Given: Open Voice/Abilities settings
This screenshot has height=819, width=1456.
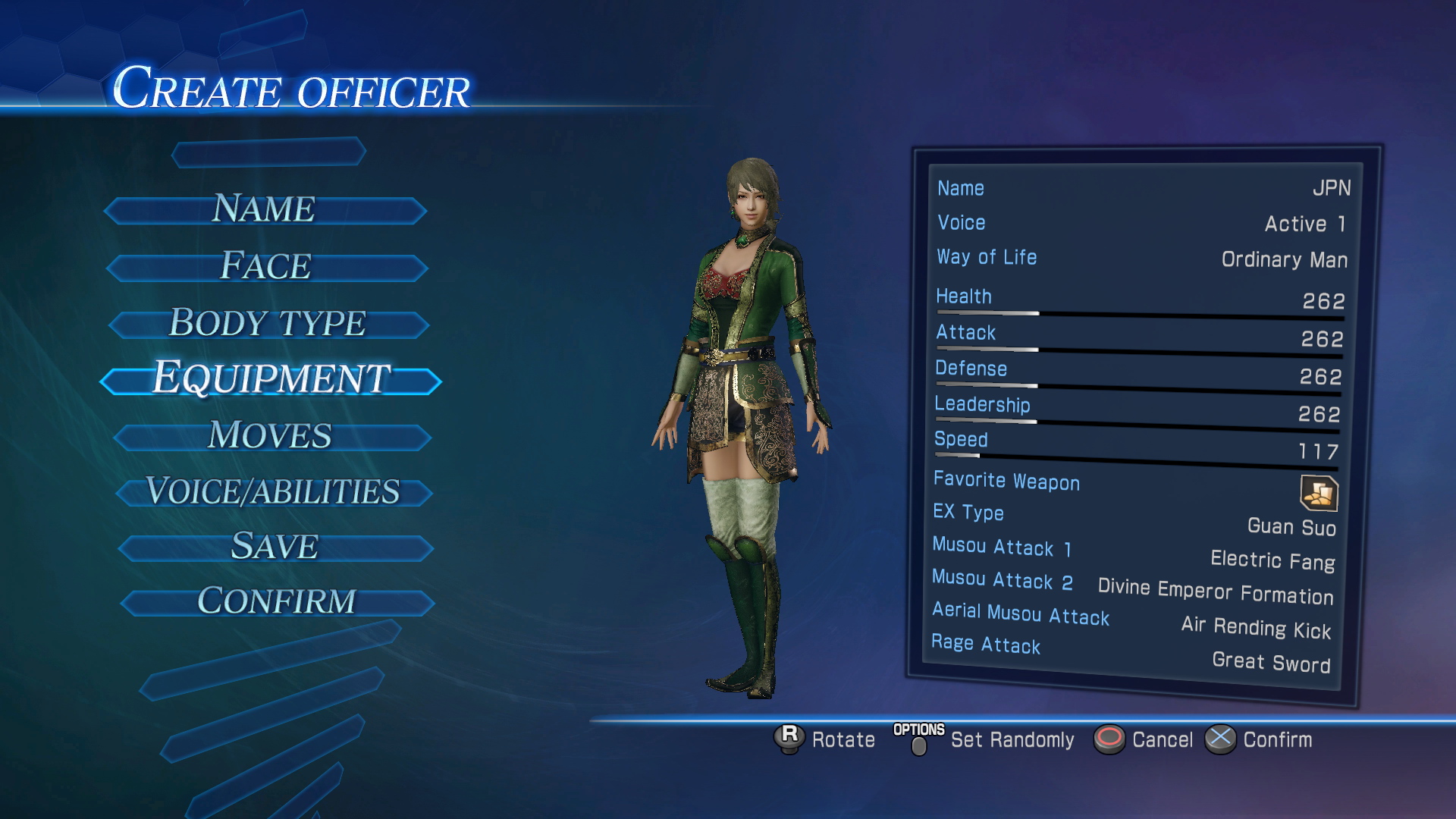Looking at the screenshot, I should tap(273, 491).
